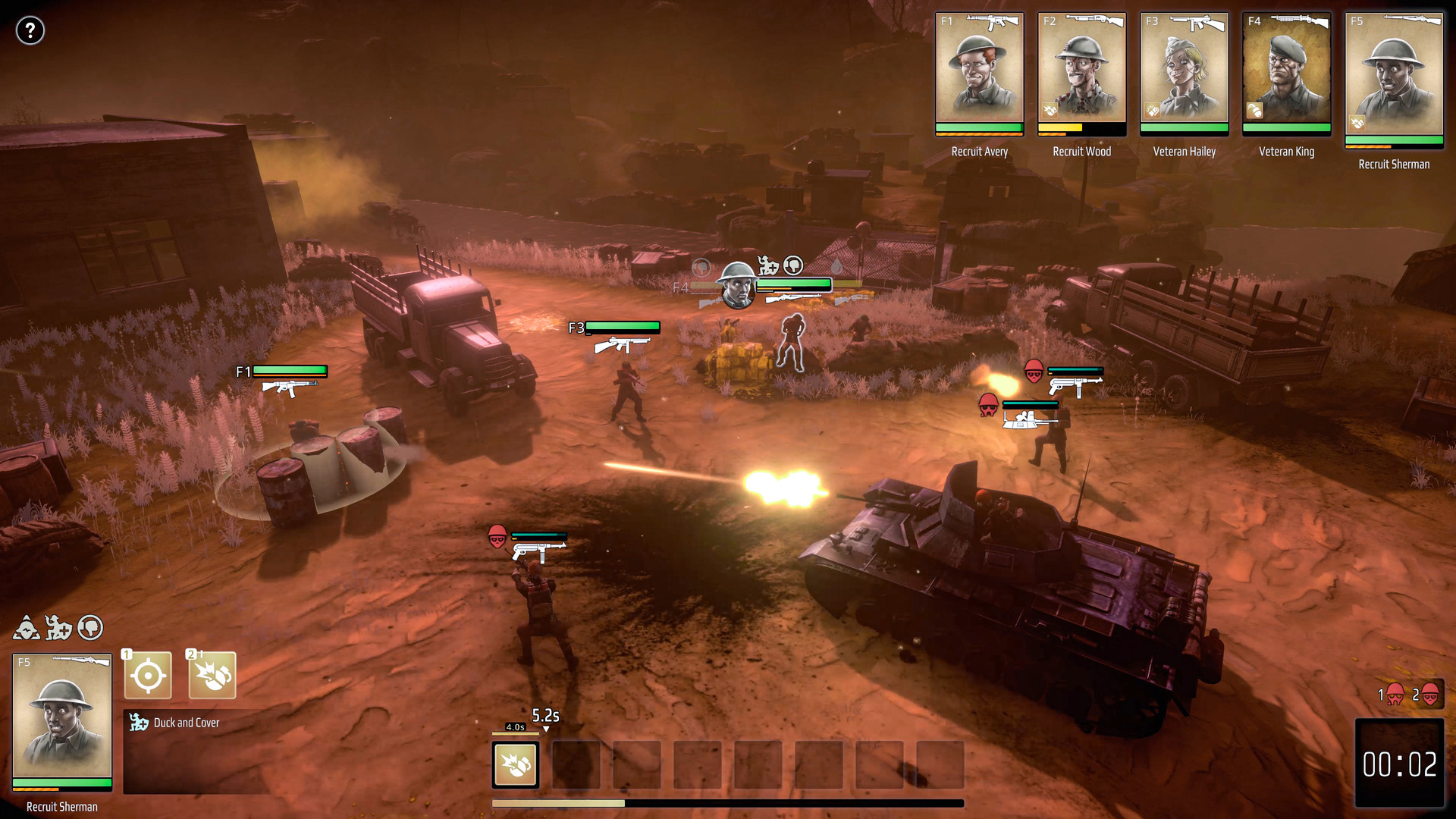This screenshot has height=819, width=1456.
Task: Select Recruit Wood's portrait card
Action: point(1081,72)
